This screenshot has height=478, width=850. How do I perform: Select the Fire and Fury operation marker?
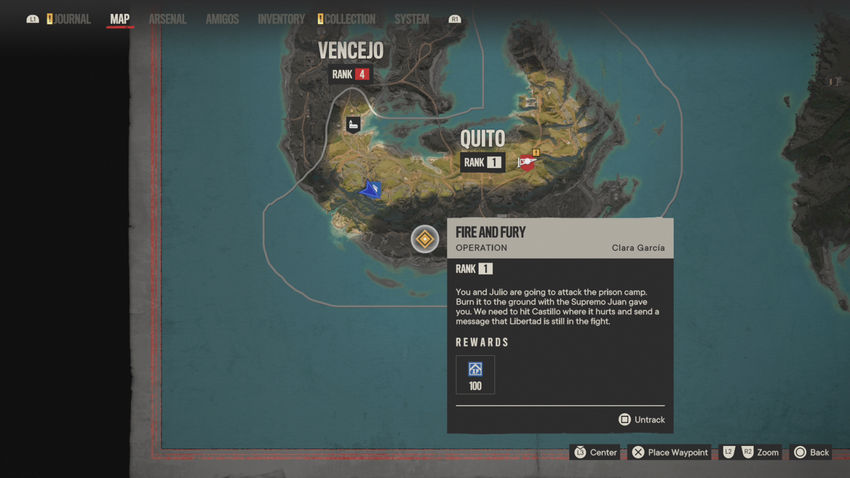[425, 239]
